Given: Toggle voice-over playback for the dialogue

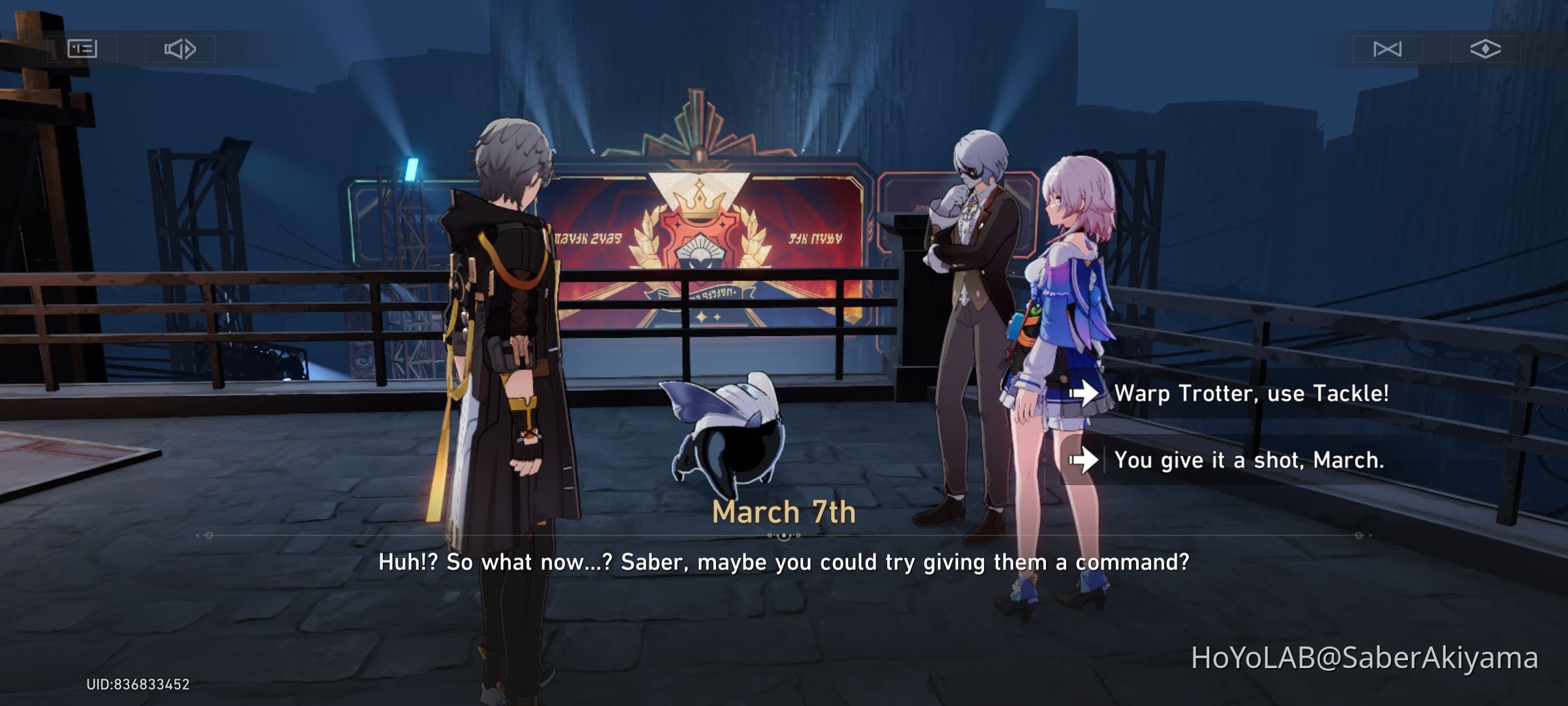Looking at the screenshot, I should tap(181, 48).
